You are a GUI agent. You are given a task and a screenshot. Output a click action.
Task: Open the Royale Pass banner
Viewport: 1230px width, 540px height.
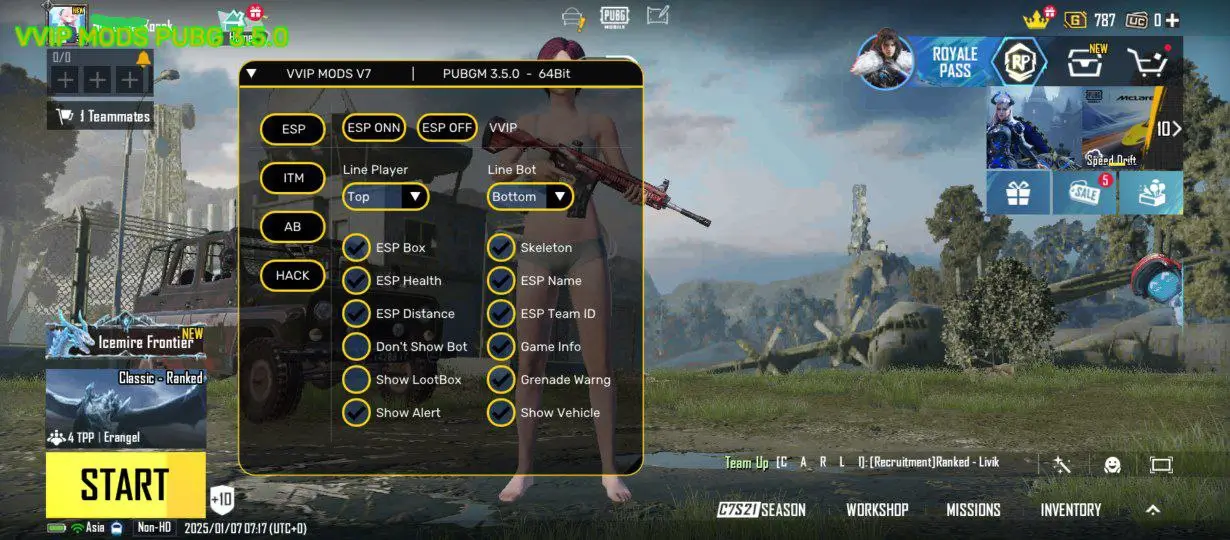click(953, 62)
